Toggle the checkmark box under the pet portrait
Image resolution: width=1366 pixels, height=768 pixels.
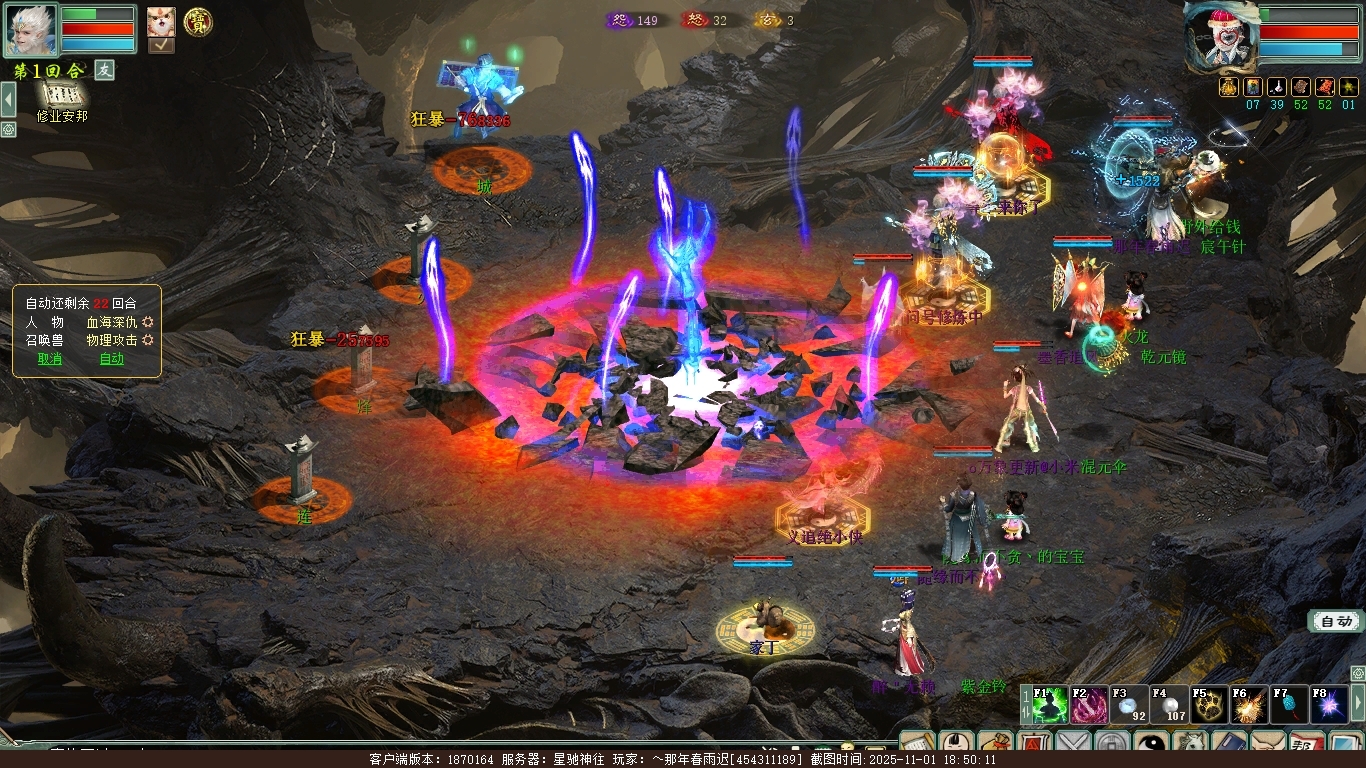161,45
